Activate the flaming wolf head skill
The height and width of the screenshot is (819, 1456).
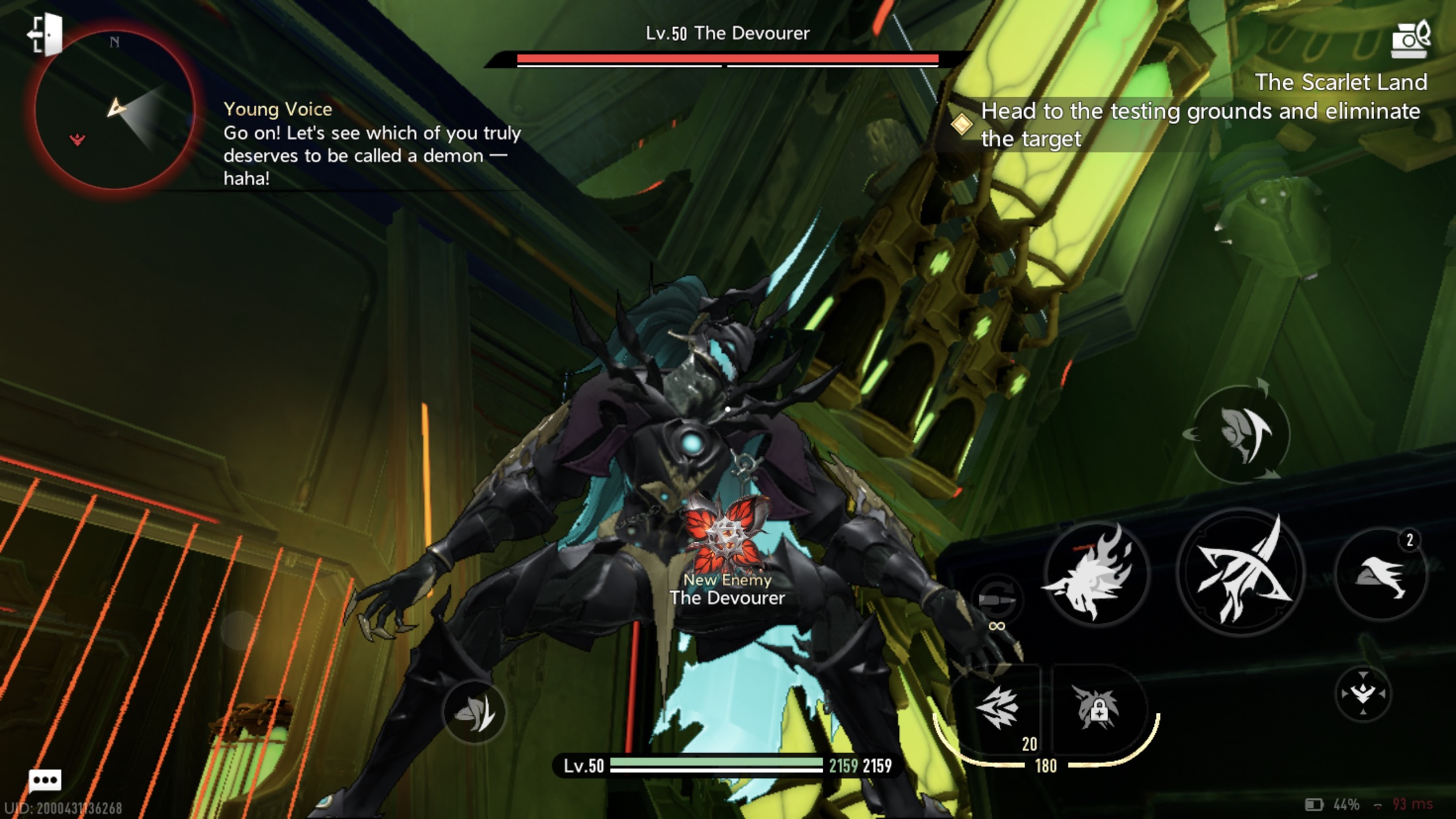1095,572
